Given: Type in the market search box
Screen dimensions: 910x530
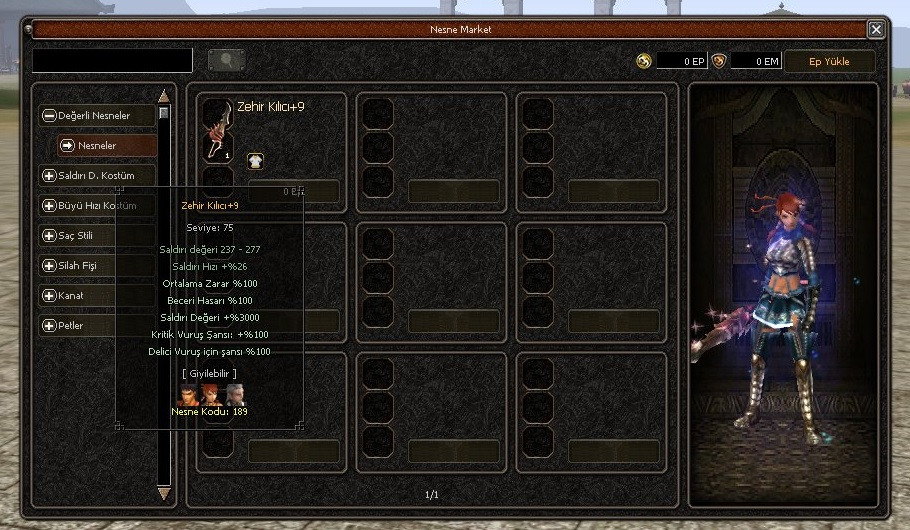Looking at the screenshot, I should [x=112, y=61].
